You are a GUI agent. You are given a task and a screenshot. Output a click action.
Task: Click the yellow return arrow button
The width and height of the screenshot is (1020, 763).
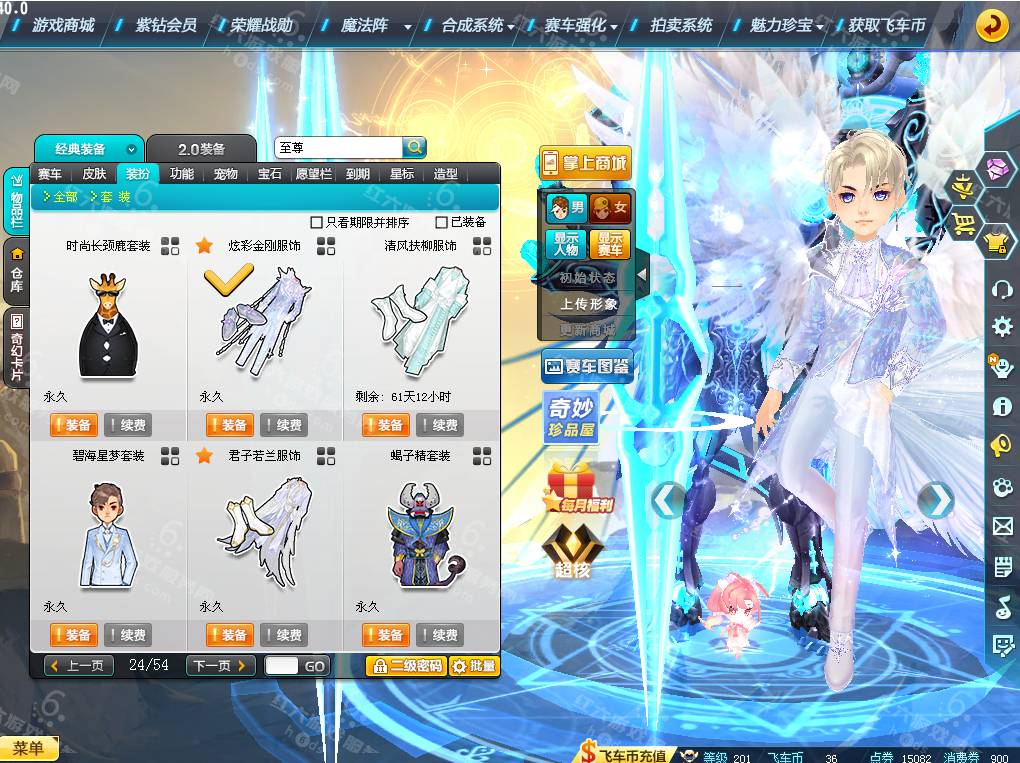[991, 26]
